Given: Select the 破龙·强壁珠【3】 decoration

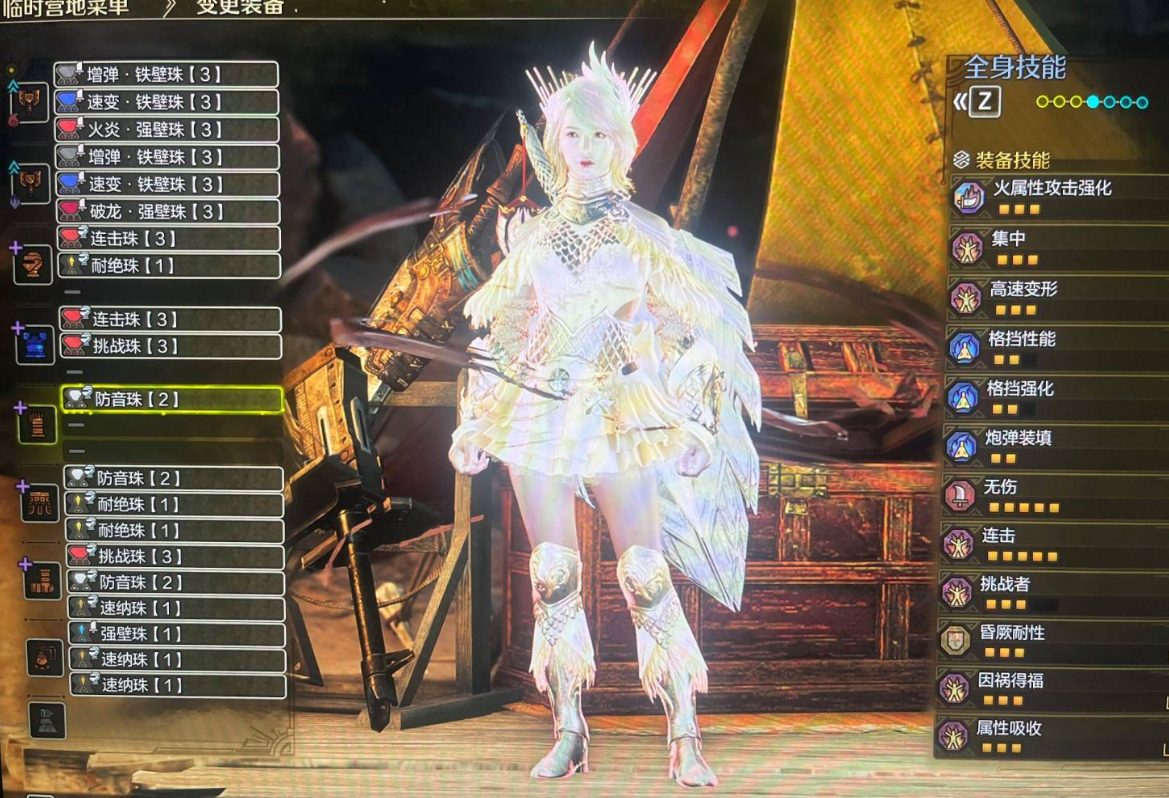Looking at the screenshot, I should (x=166, y=211).
